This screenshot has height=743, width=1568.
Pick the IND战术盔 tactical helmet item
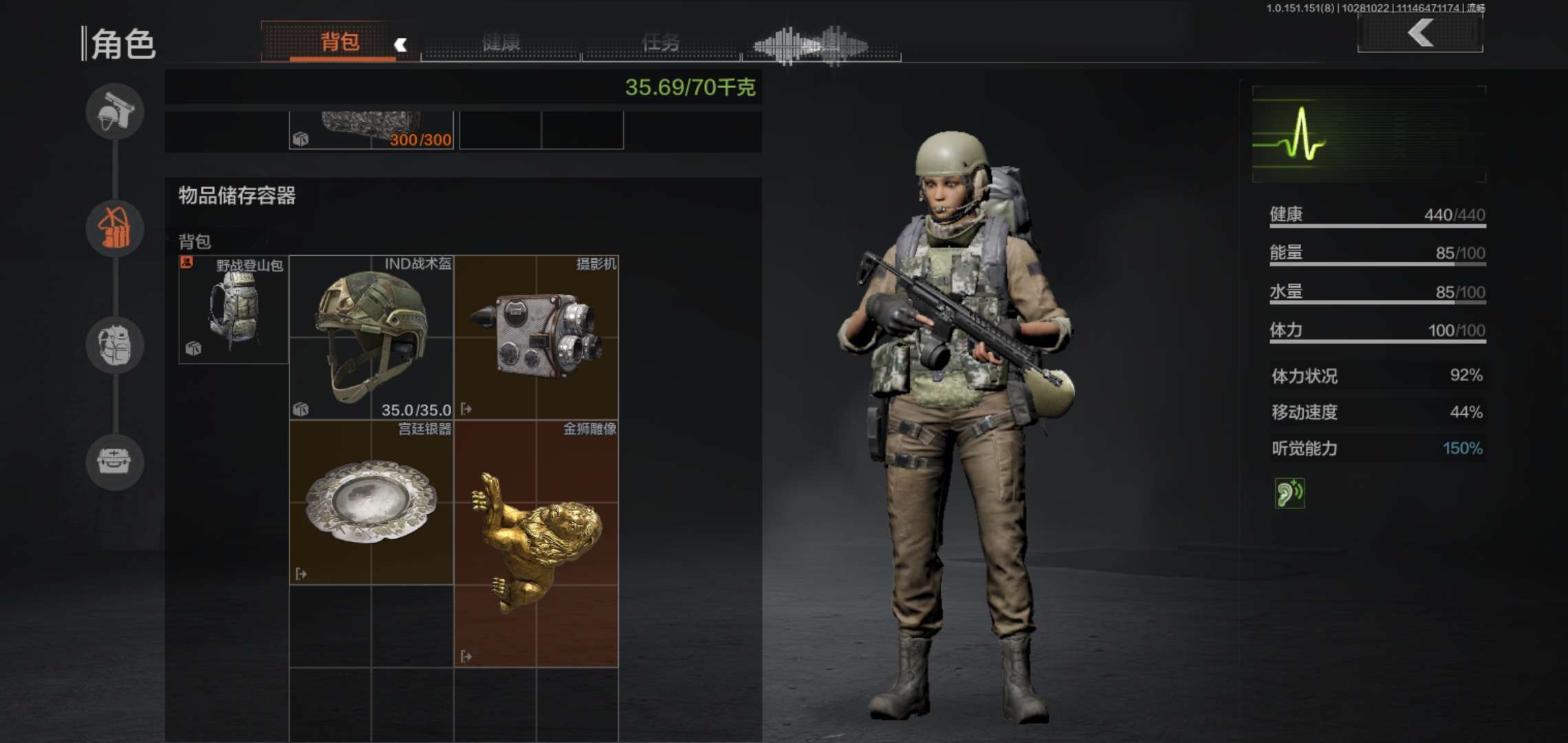pyautogui.click(x=371, y=337)
